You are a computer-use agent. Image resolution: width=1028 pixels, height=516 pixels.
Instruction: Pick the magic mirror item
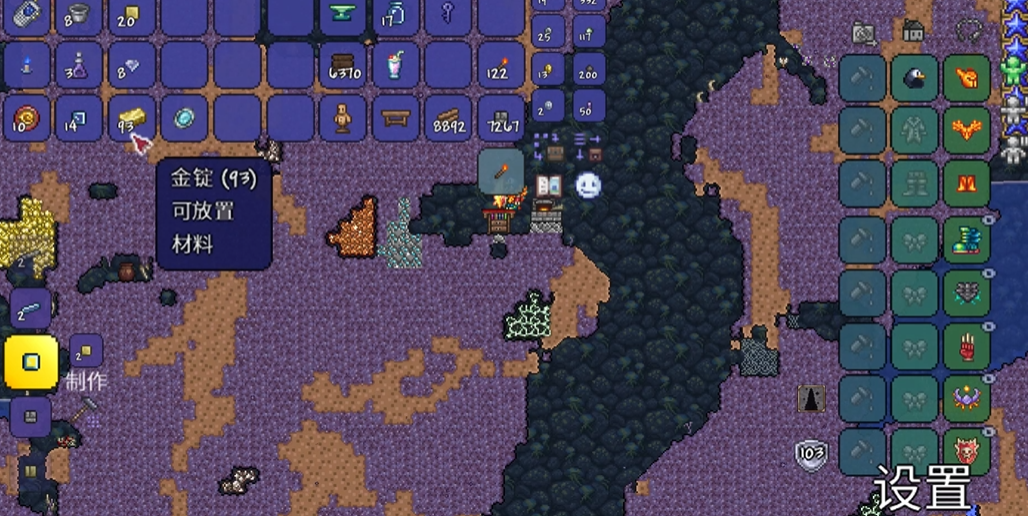tap(184, 118)
